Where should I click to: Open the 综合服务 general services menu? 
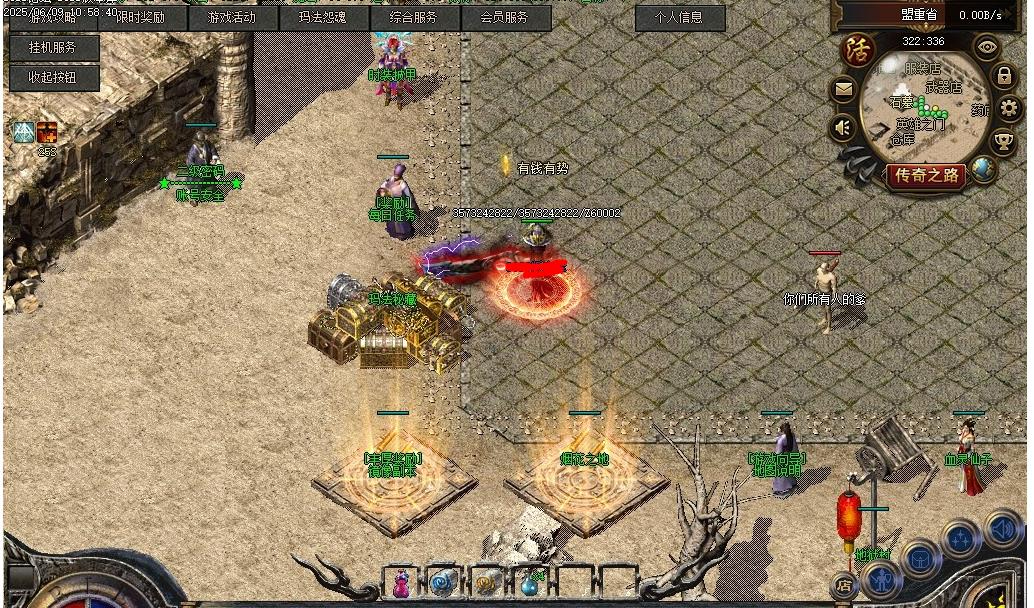[x=414, y=17]
